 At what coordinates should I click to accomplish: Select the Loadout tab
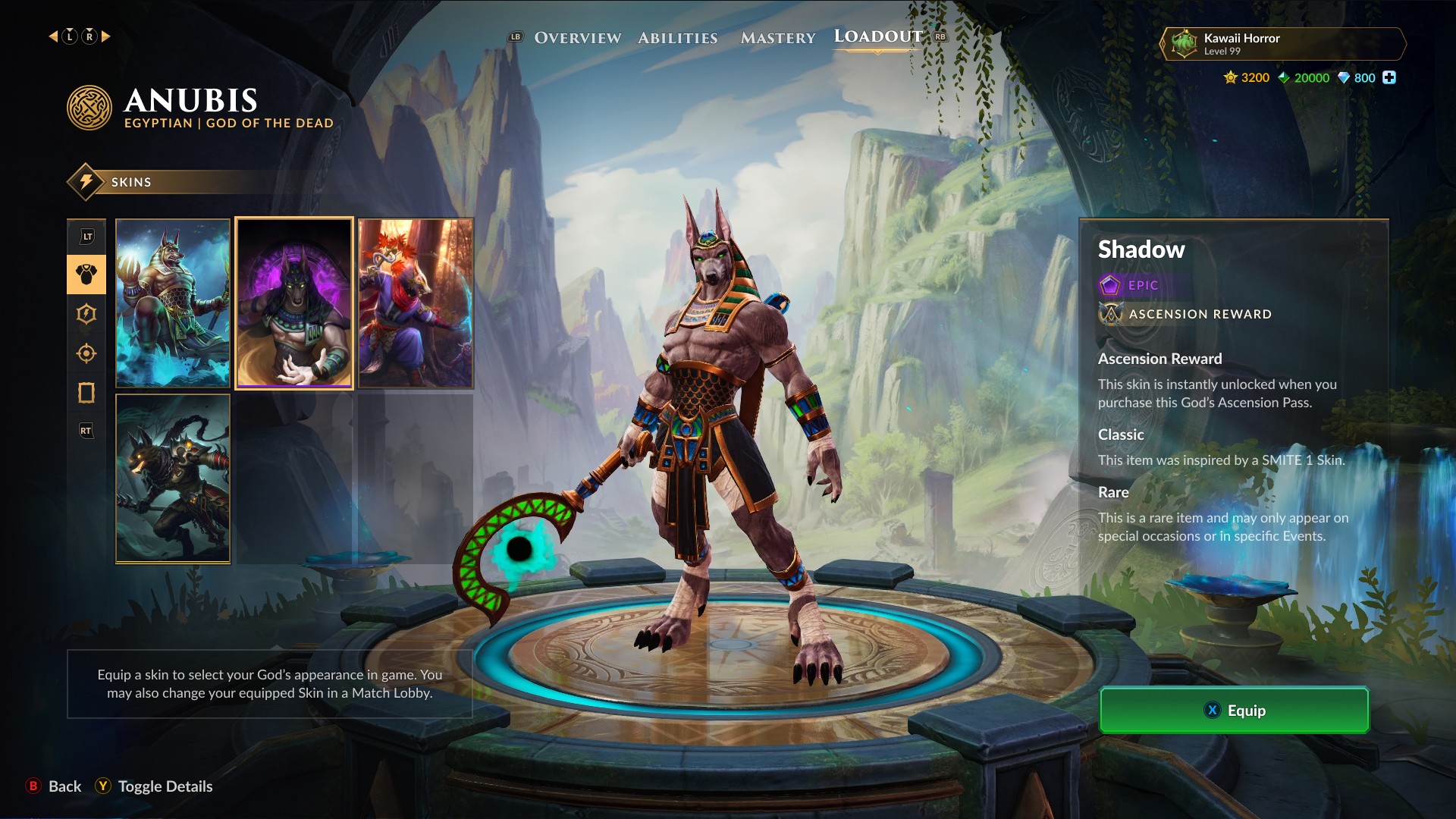(x=878, y=36)
